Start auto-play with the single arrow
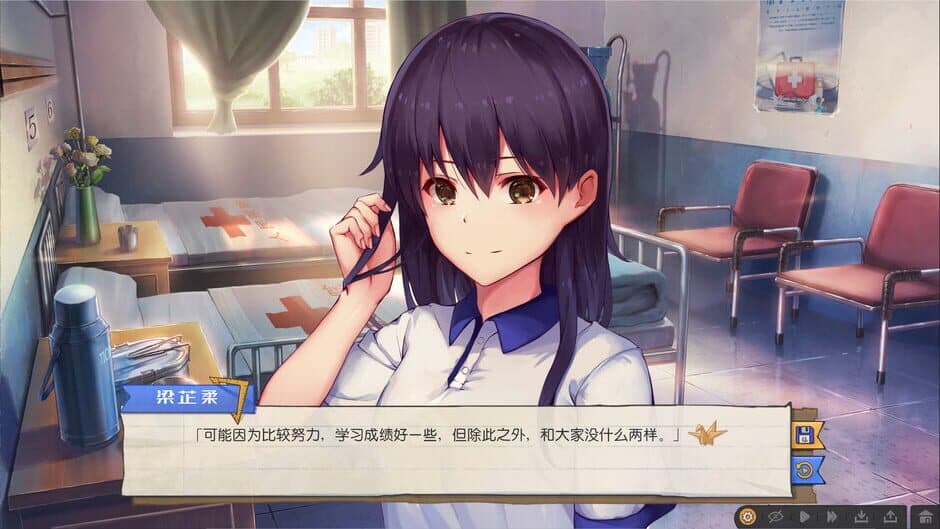This screenshot has width=940, height=529. [804, 517]
